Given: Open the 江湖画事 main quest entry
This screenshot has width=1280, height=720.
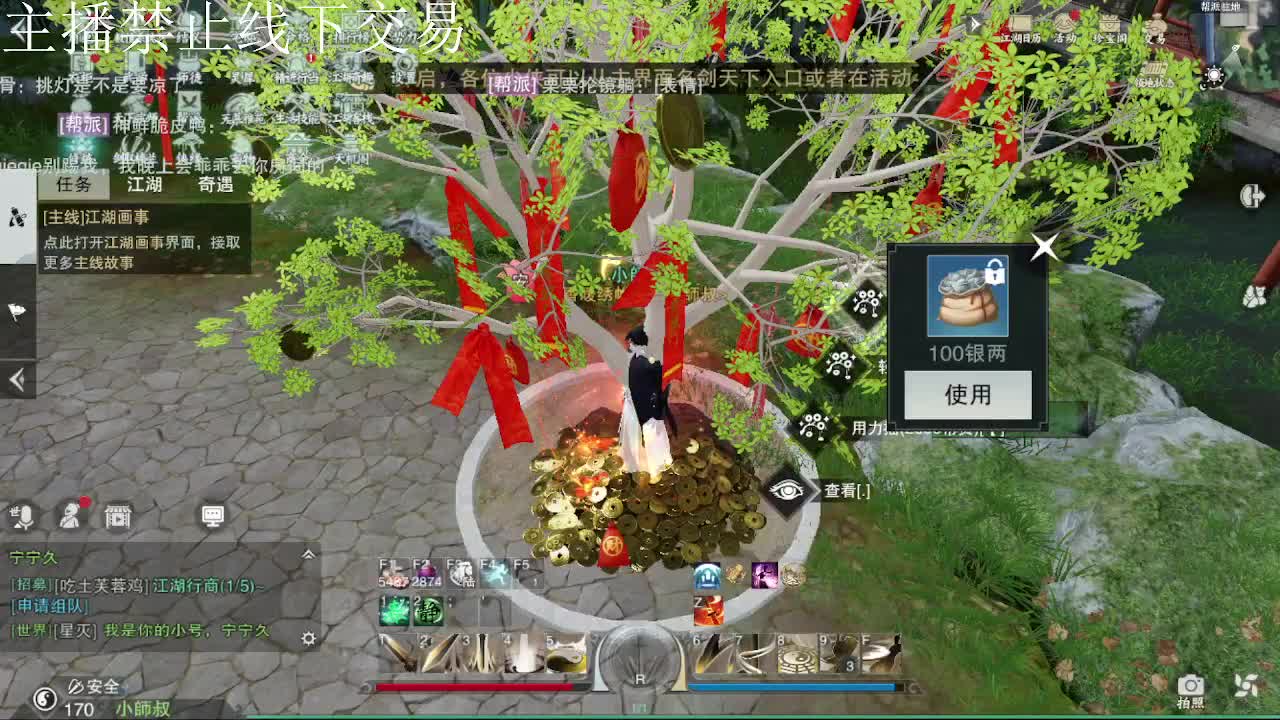Looking at the screenshot, I should point(142,240).
